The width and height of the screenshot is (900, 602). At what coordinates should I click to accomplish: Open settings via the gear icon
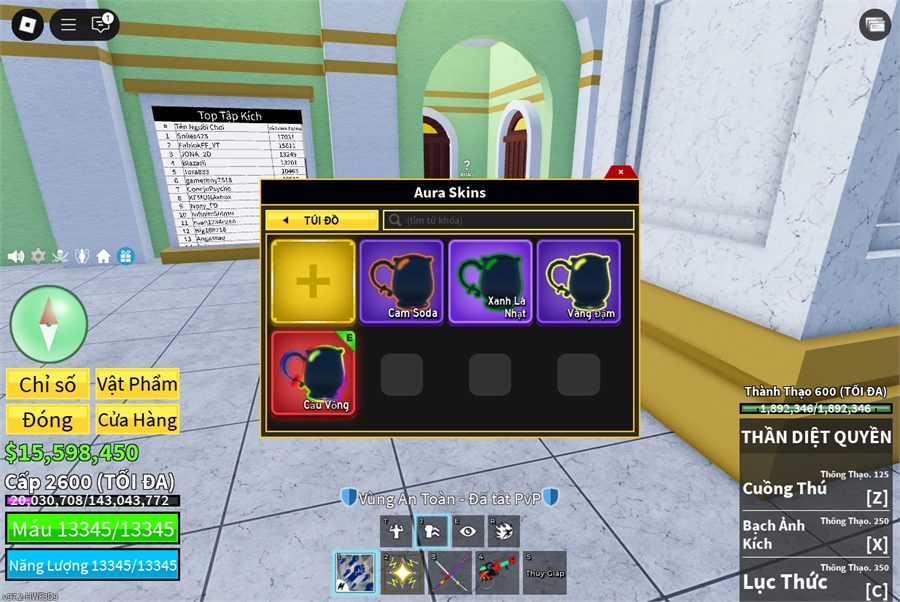(38, 256)
